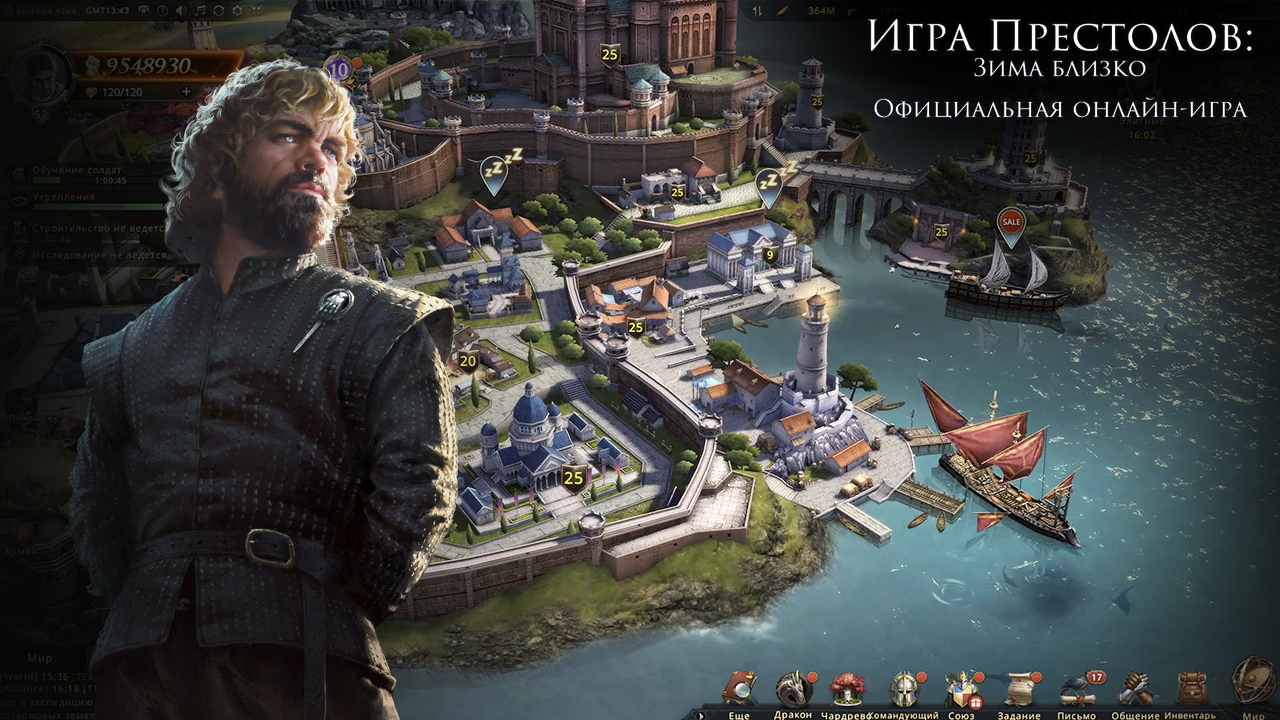Open the Чардрево weirwood tree menu

pos(847,689)
